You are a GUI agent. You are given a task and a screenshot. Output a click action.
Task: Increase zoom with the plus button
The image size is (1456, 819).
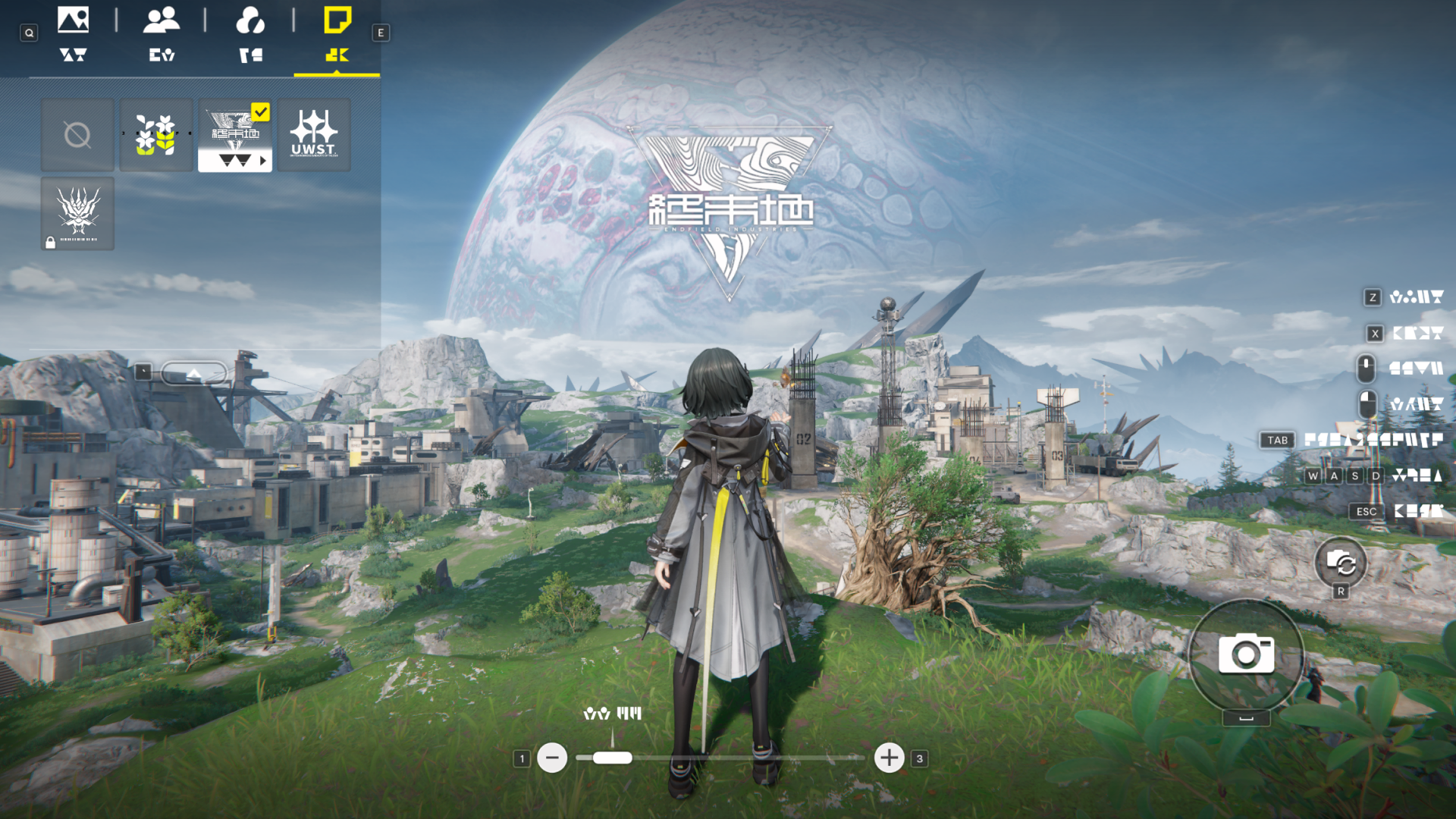(x=889, y=758)
